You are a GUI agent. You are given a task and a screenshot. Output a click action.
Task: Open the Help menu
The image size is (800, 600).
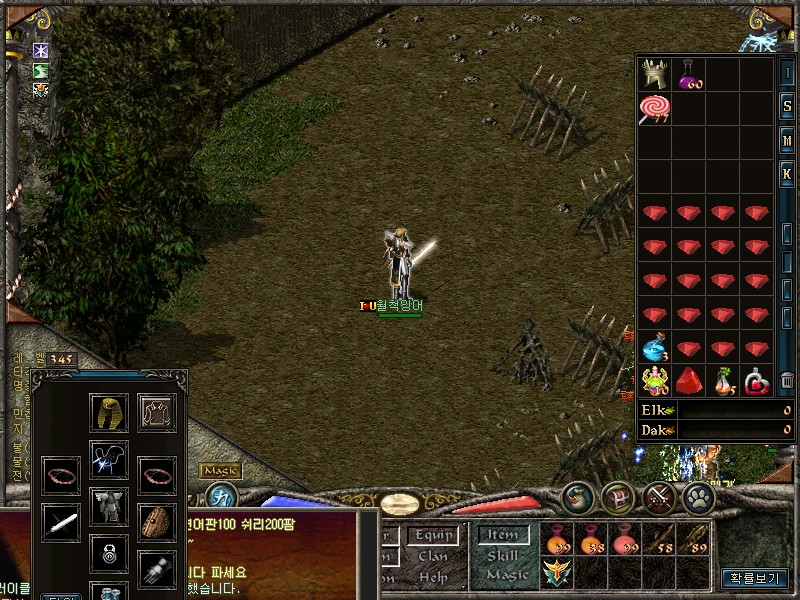coord(434,577)
